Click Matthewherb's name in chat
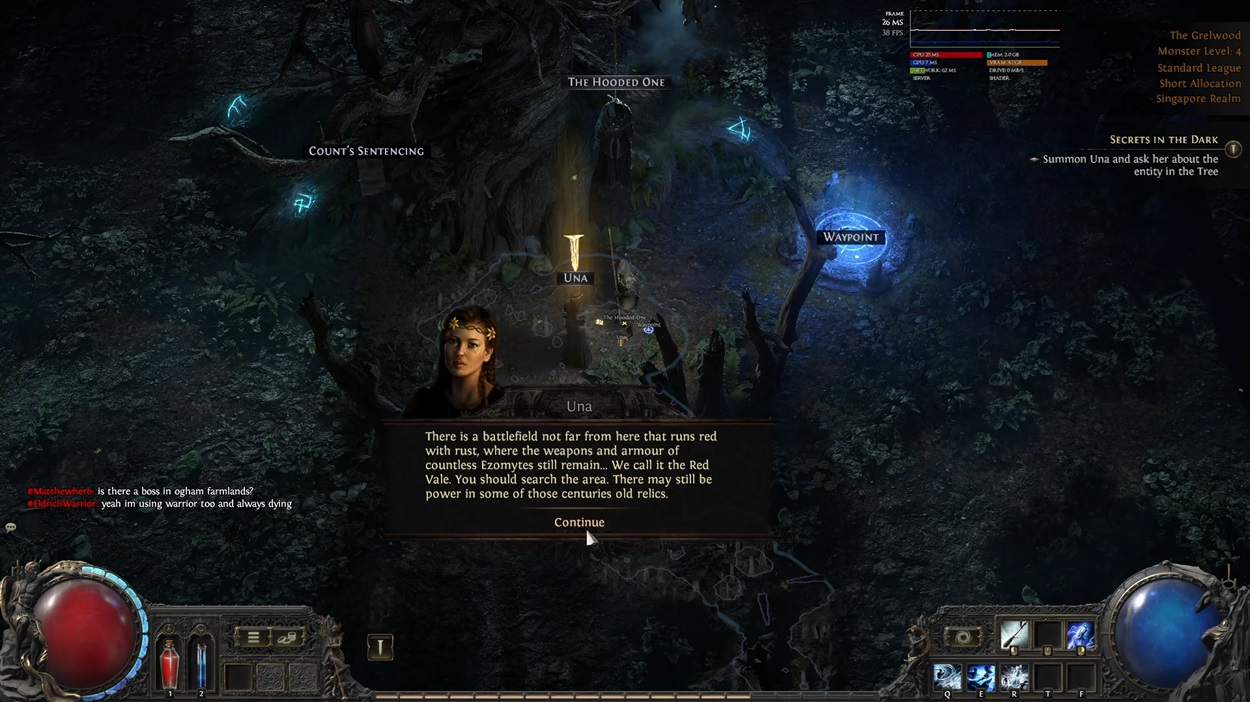The width and height of the screenshot is (1250, 702). click(x=60, y=491)
